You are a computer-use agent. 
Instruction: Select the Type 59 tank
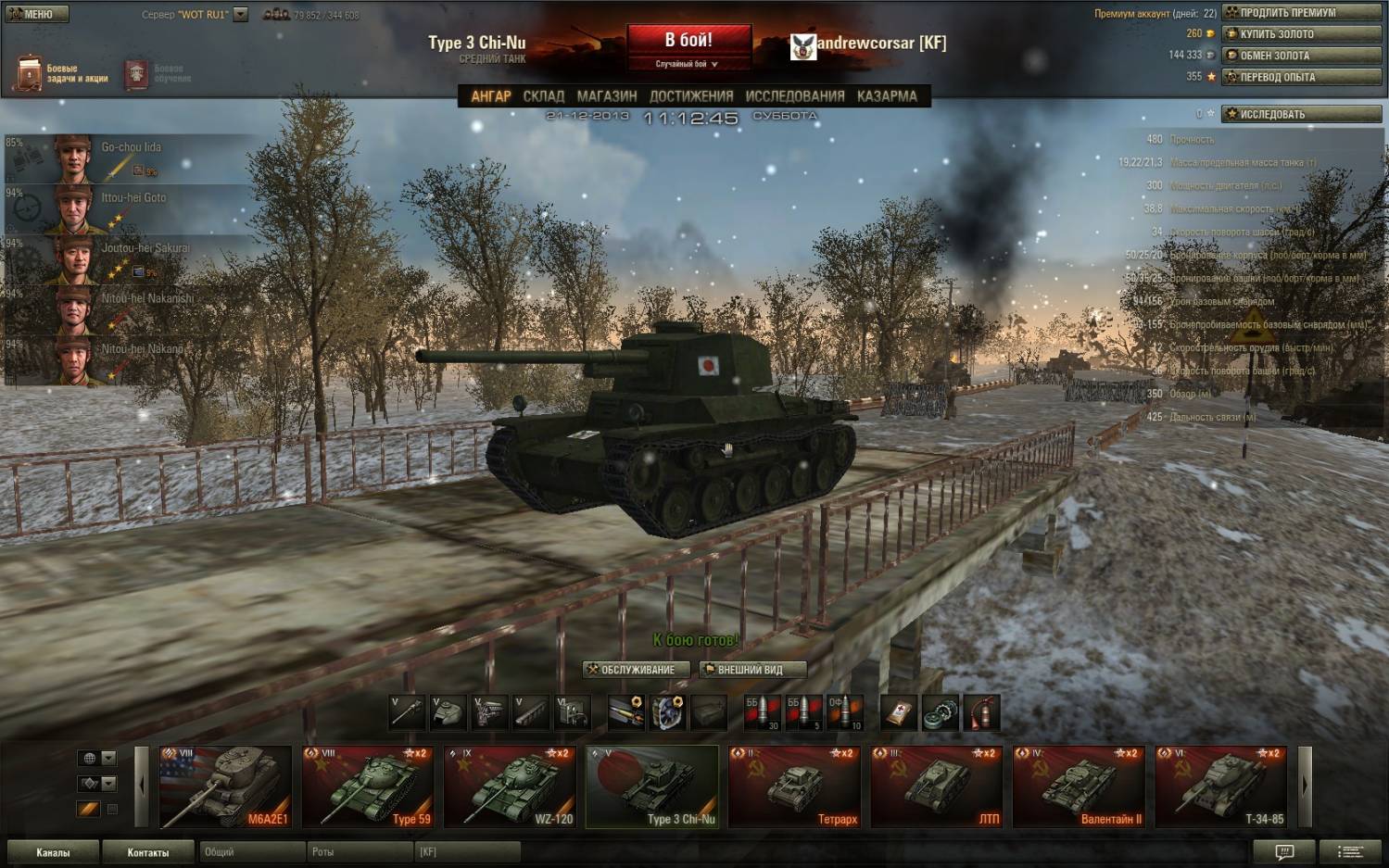[368, 786]
